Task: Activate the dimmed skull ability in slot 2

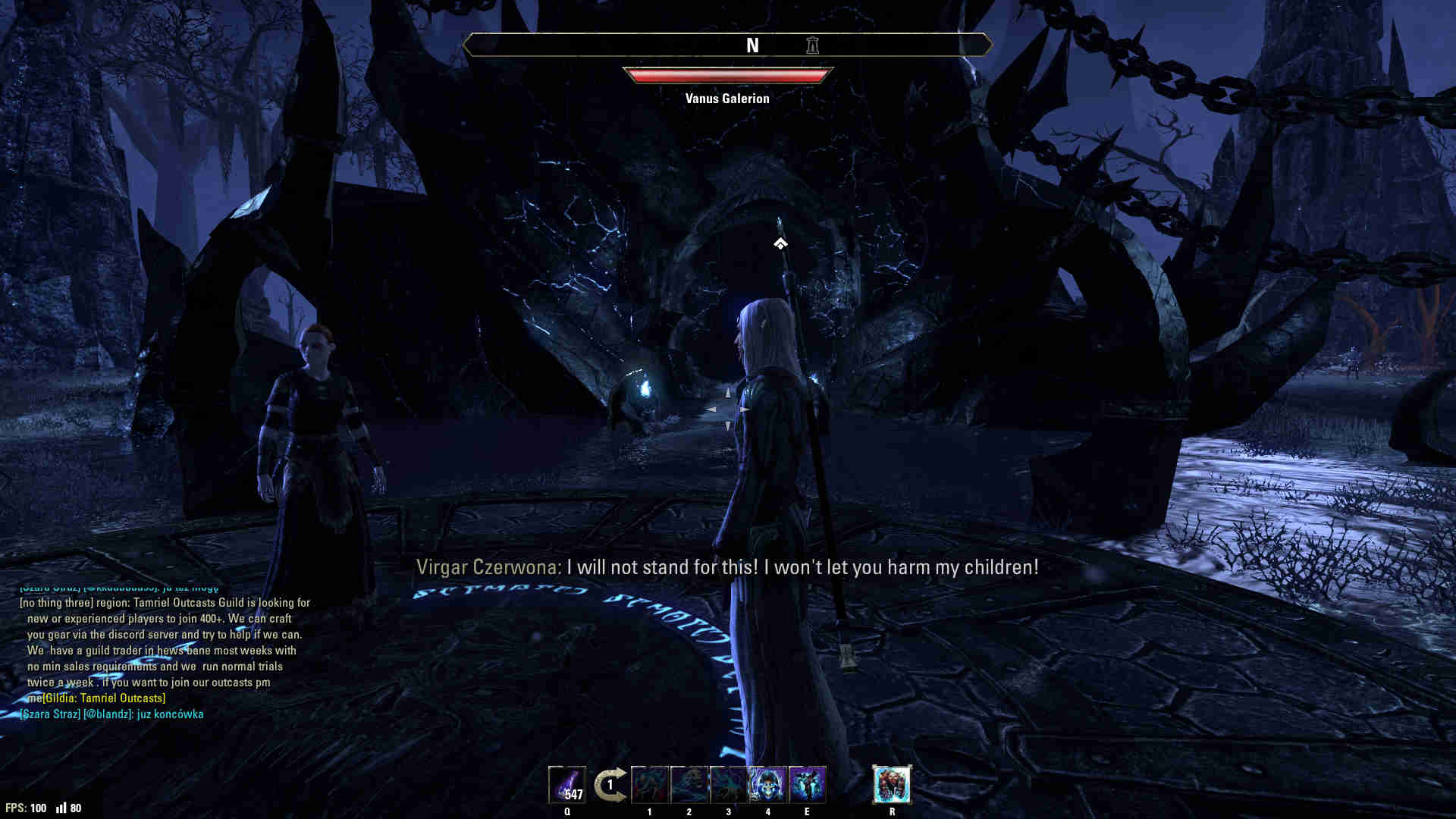Action: [x=689, y=785]
